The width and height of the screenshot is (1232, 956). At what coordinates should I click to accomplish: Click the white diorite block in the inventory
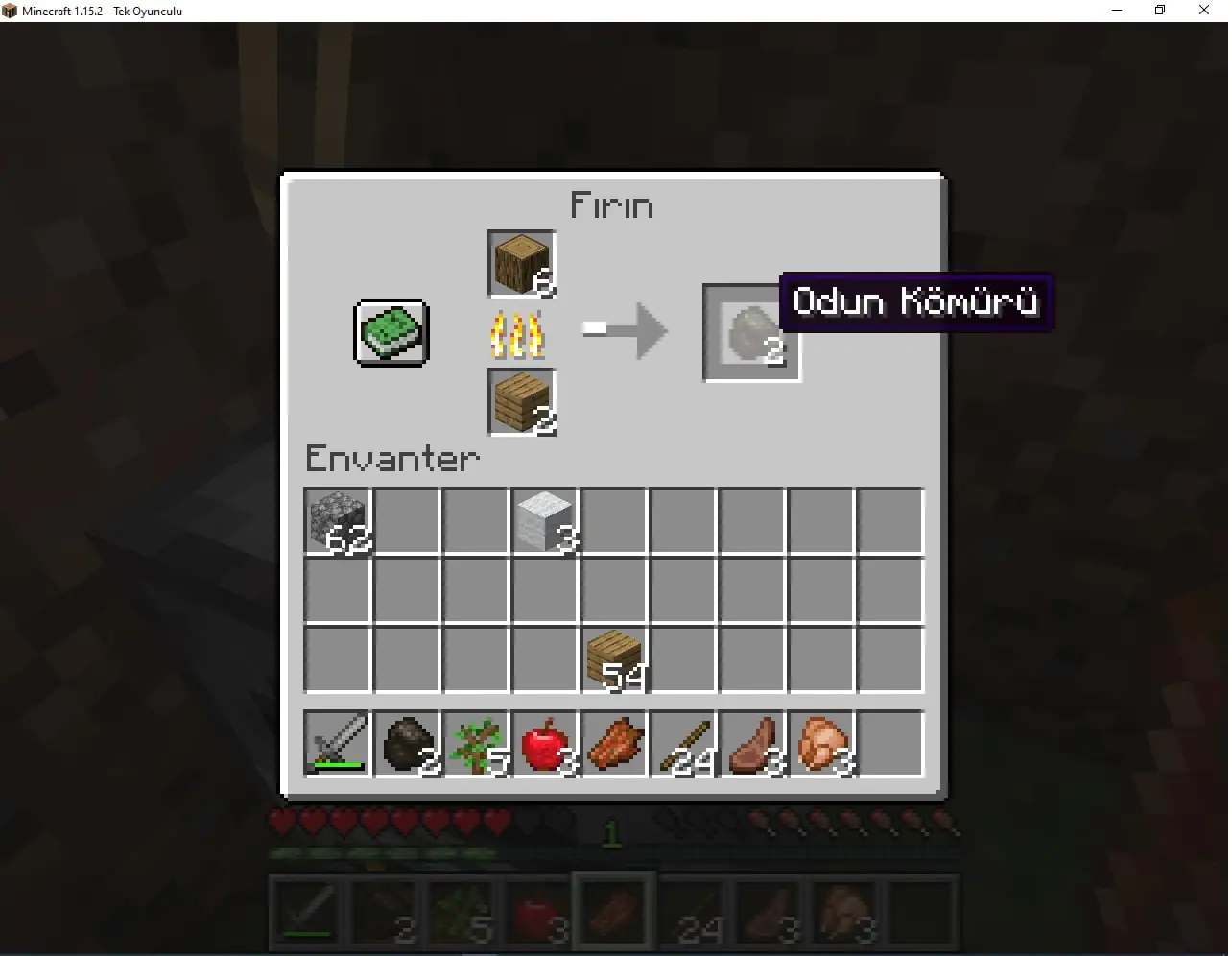[x=545, y=521]
